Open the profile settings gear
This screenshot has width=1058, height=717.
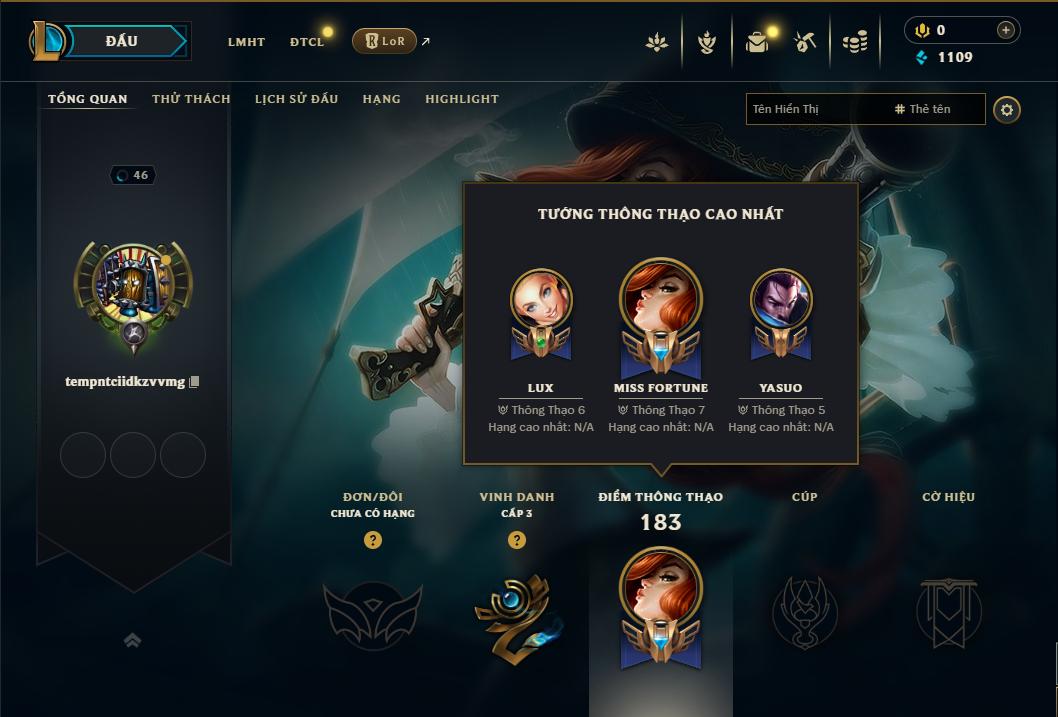click(x=1007, y=109)
